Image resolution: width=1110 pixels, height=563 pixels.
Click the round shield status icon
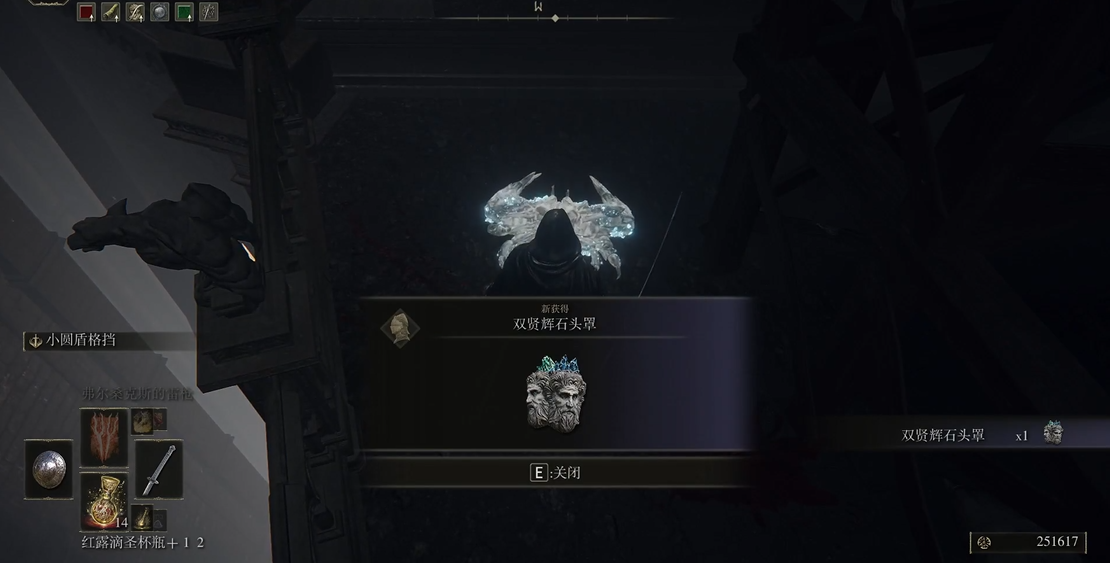click(x=160, y=12)
